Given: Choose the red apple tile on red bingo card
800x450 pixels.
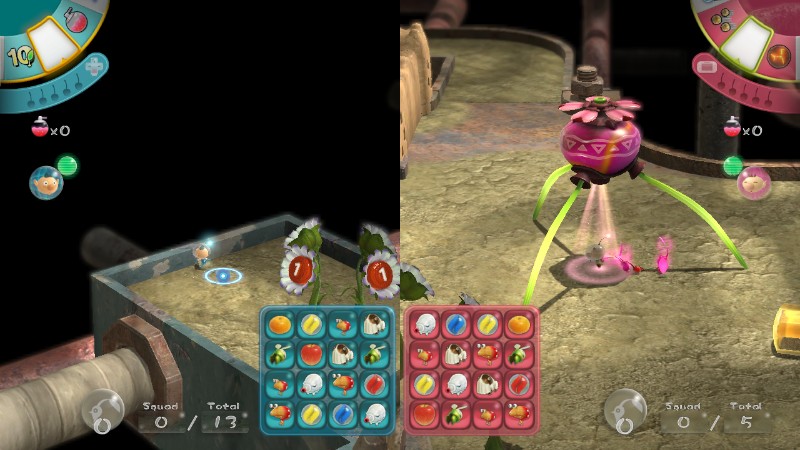Looking at the screenshot, I should point(425,410).
